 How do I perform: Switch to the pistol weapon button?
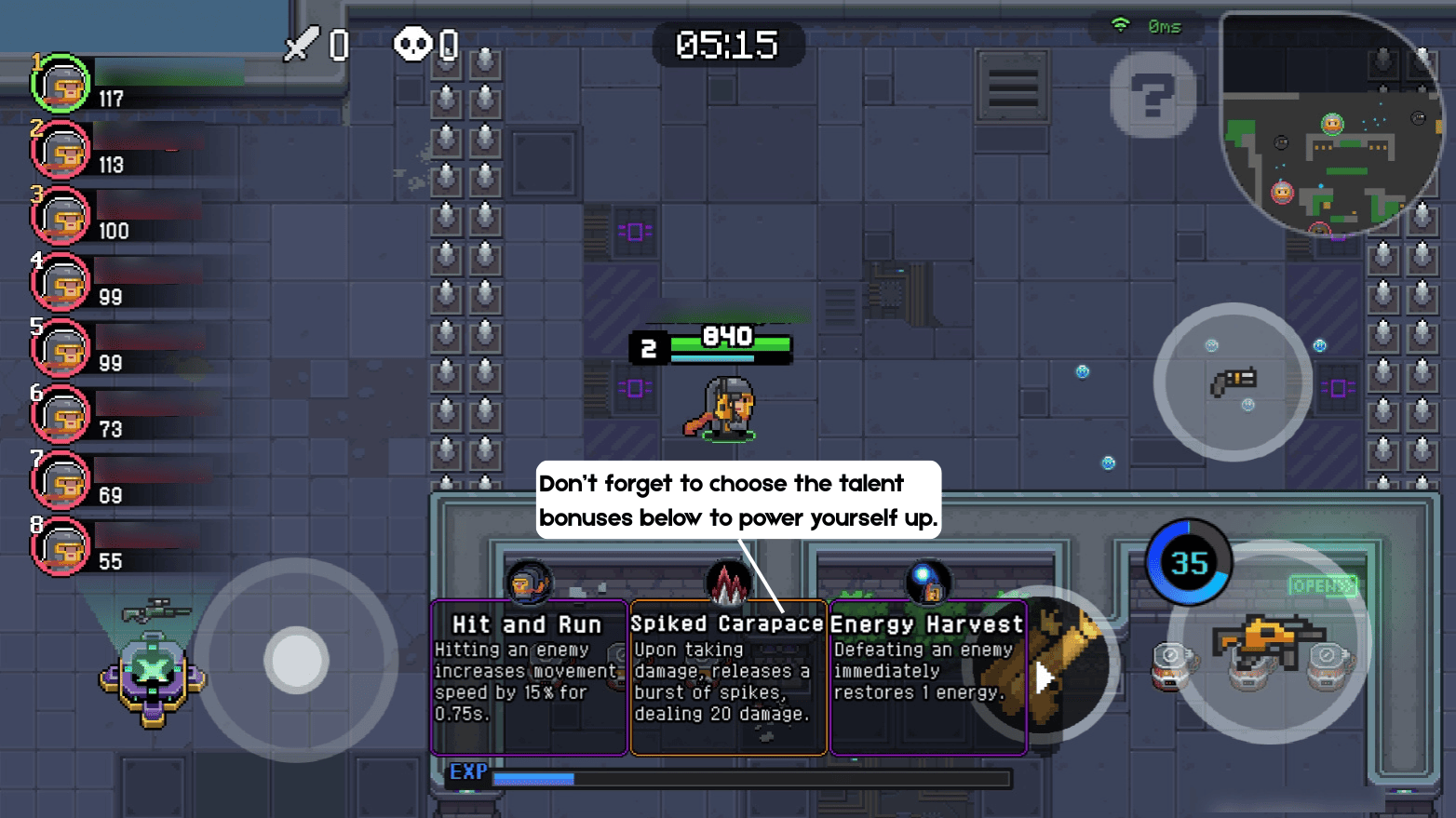1233,382
